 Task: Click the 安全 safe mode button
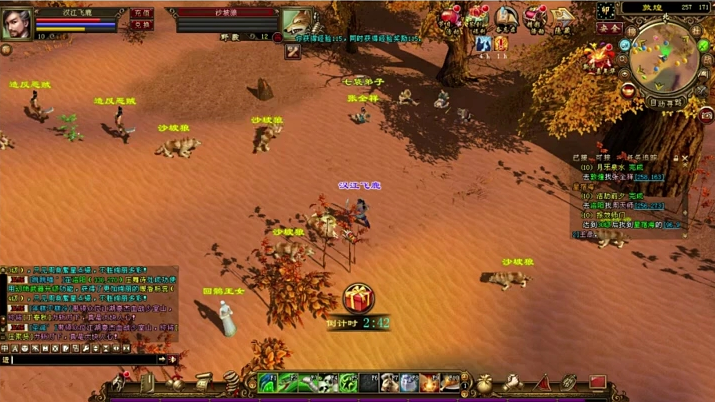pyautogui.click(x=610, y=30)
